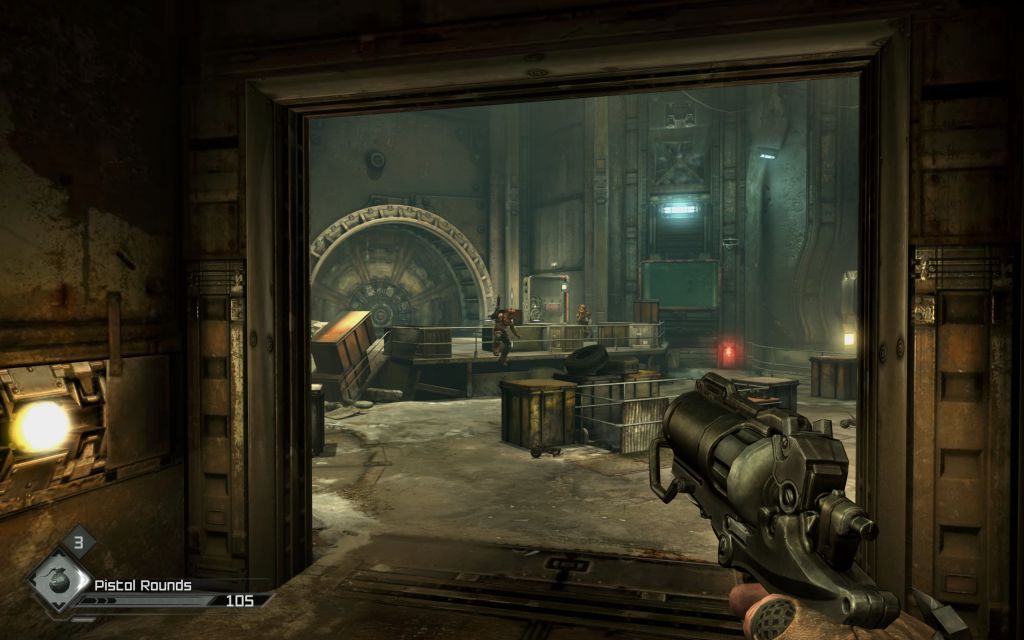Viewport: 1024px width, 640px height.
Task: Click the Pistol Rounds ammo type label
Action: click(x=143, y=585)
